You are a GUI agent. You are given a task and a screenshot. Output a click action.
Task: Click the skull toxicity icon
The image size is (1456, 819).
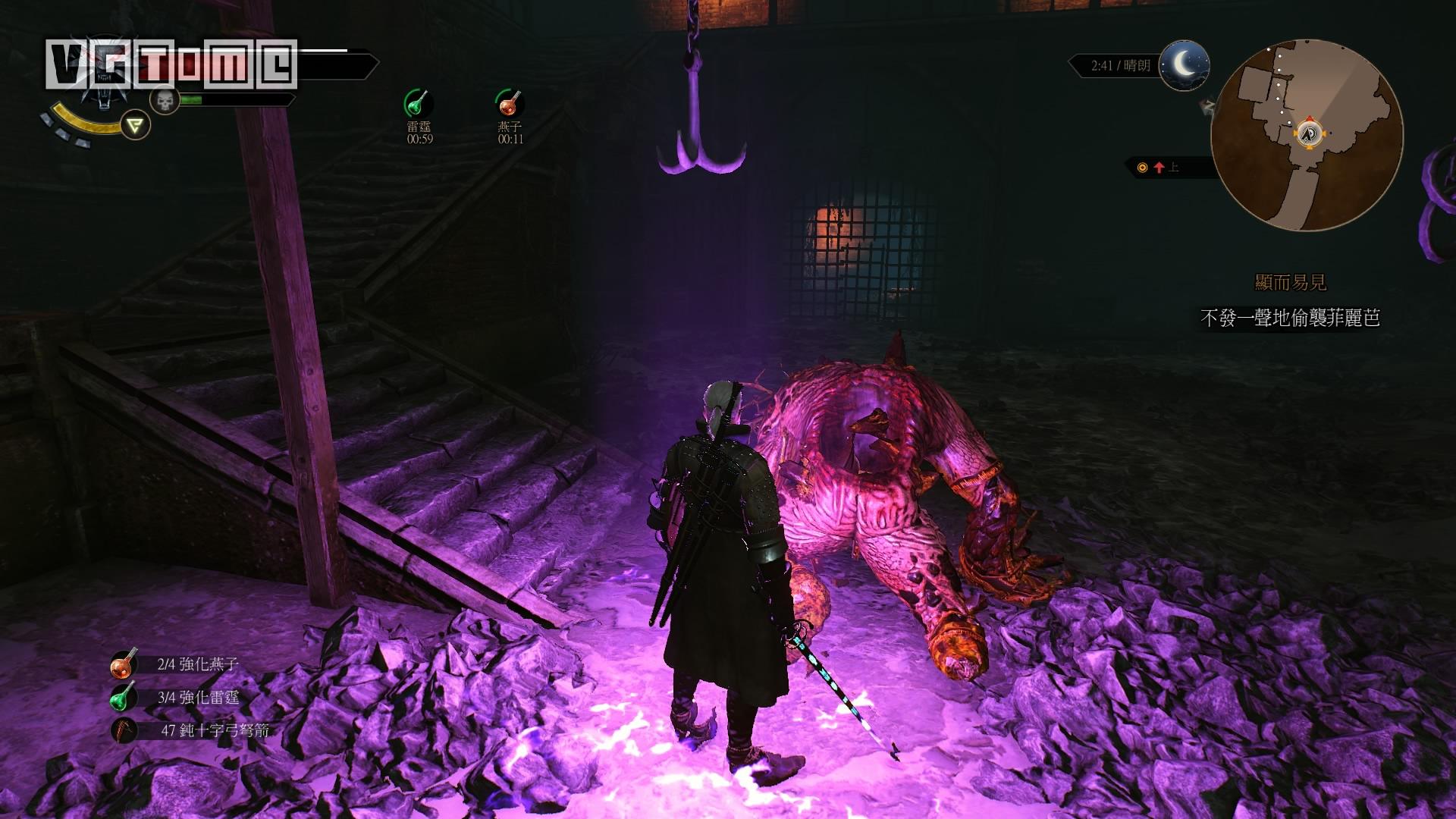164,99
